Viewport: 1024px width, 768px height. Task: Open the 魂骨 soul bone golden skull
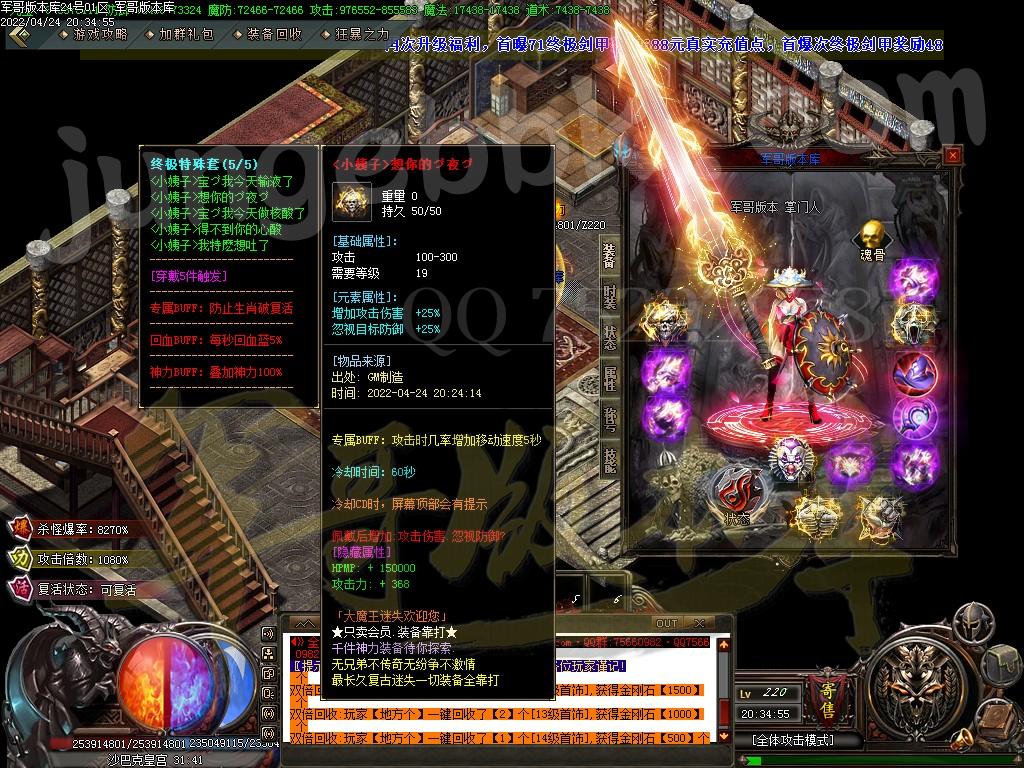870,237
